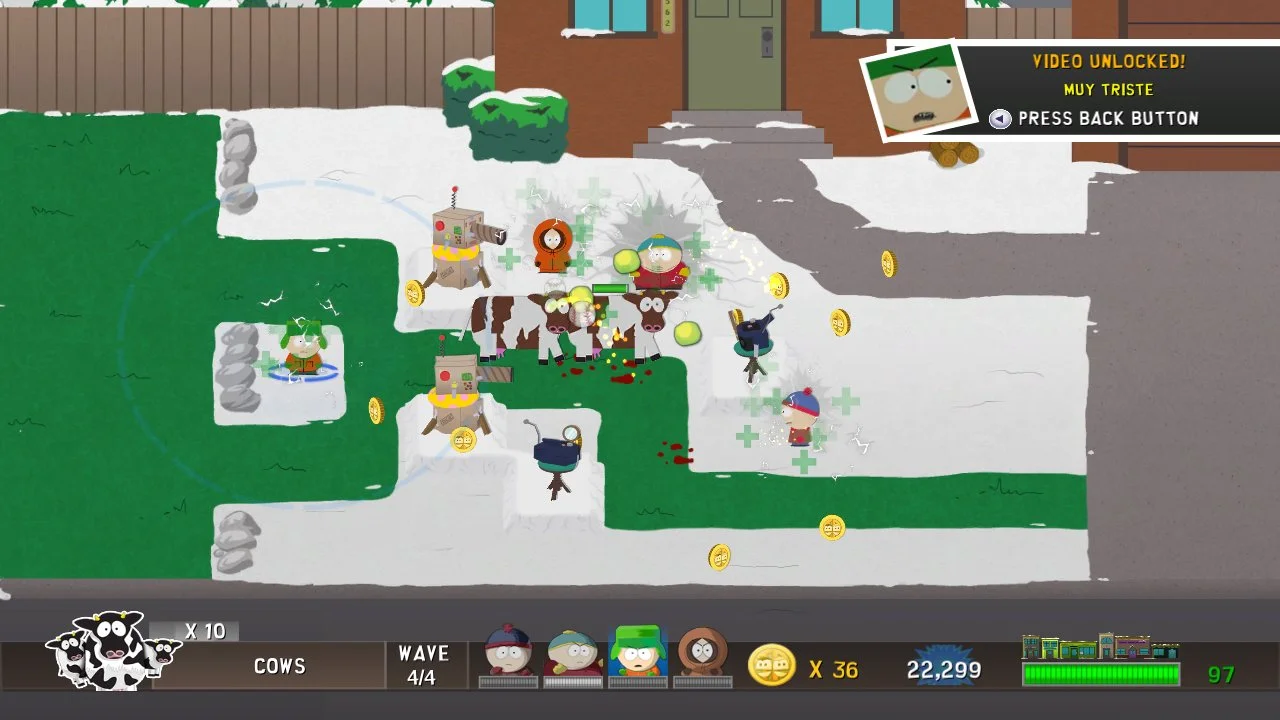This screenshot has height=720, width=1280.
Task: Select the dark sentry turret near Stan
Action: coord(752,335)
